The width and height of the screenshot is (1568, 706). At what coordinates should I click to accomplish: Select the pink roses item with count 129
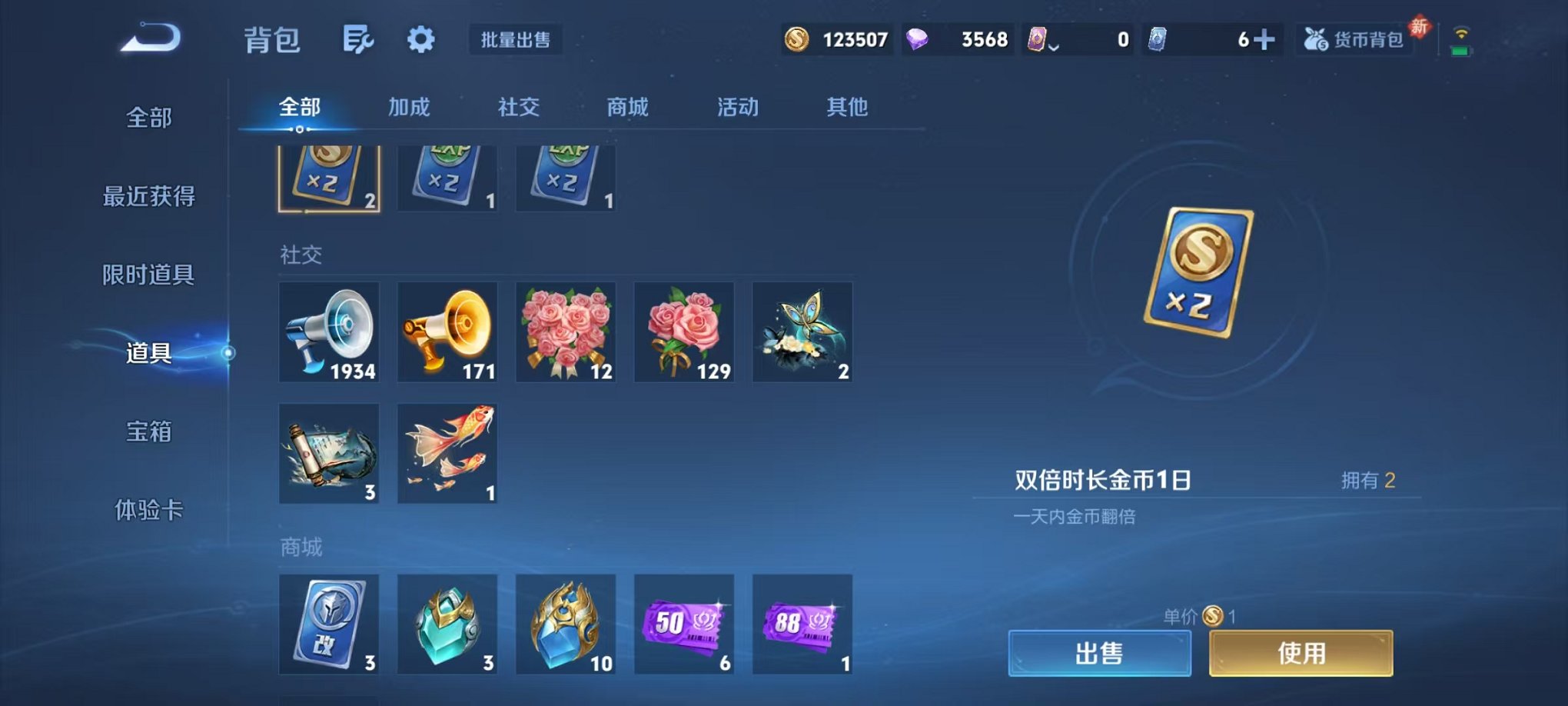[x=684, y=332]
